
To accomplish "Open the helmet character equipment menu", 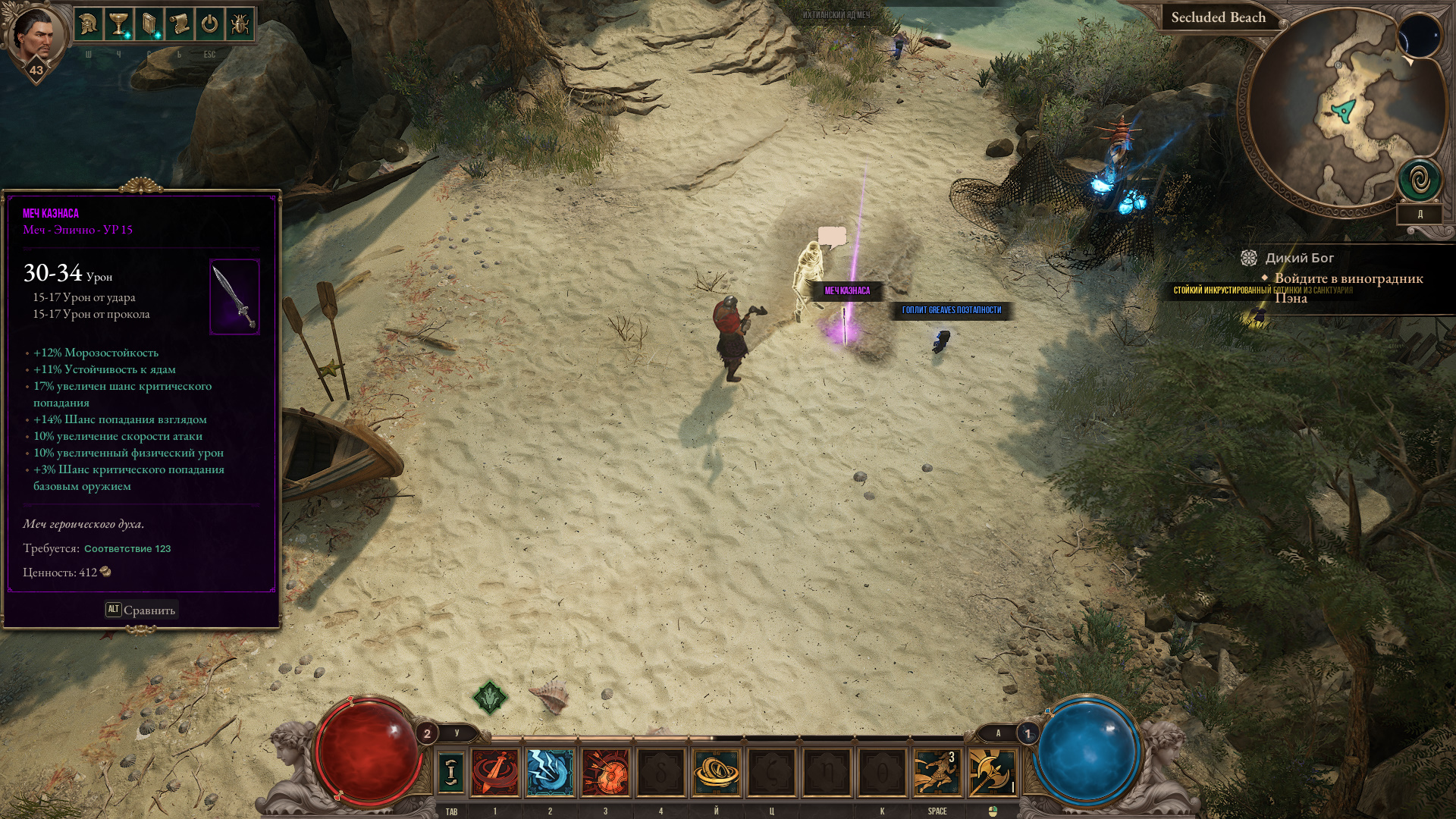I will 89,24.
